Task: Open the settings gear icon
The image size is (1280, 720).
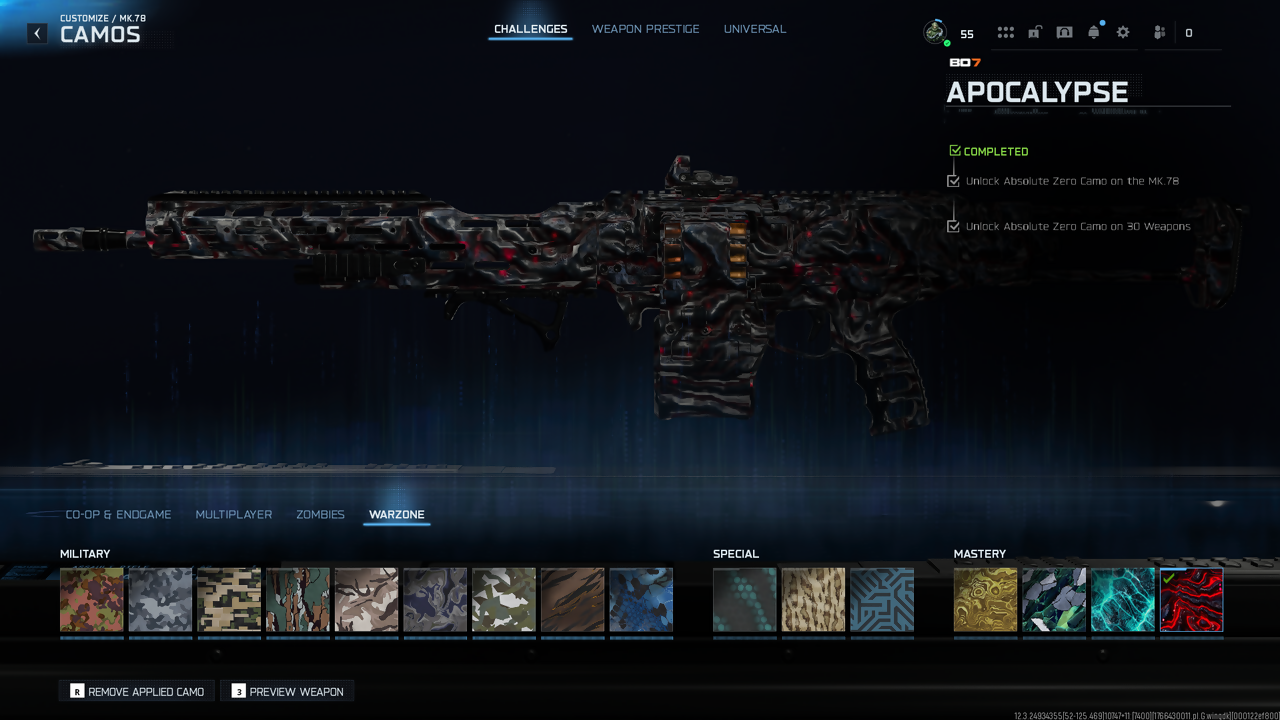Action: tap(1123, 32)
